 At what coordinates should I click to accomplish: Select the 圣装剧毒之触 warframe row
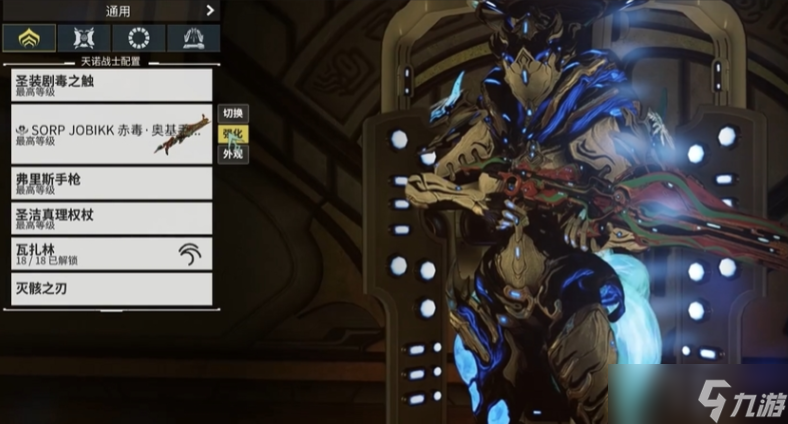pyautogui.click(x=111, y=84)
